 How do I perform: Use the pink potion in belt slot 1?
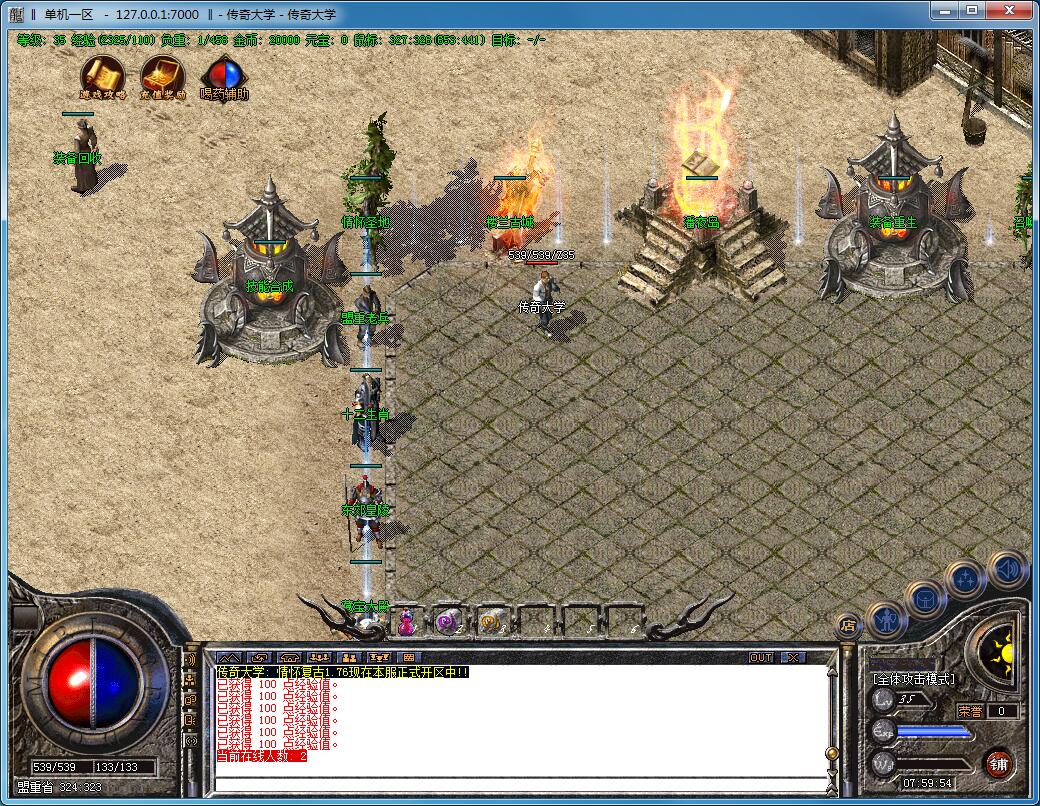[x=407, y=622]
